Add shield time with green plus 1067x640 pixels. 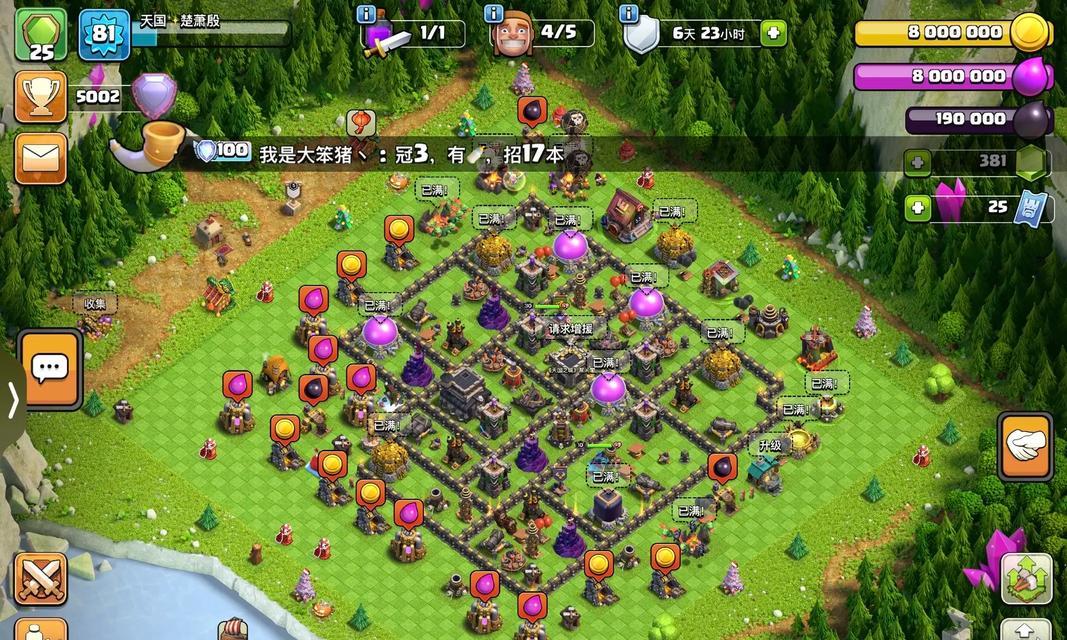(771, 33)
